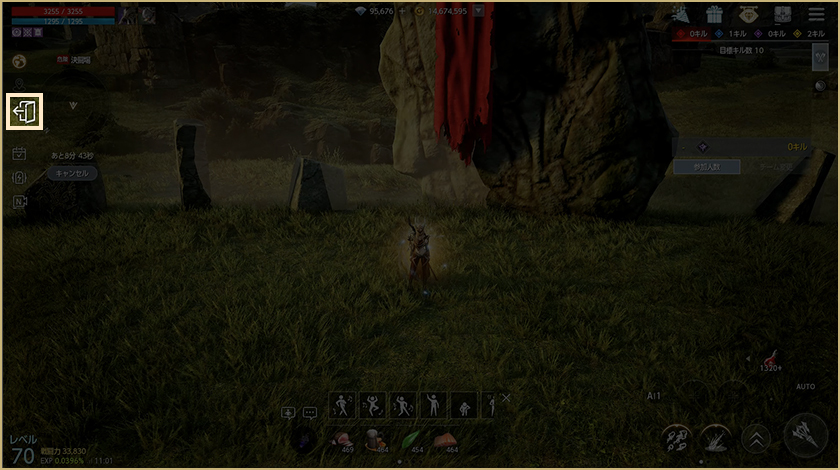Use the red health potion slot

770,361
